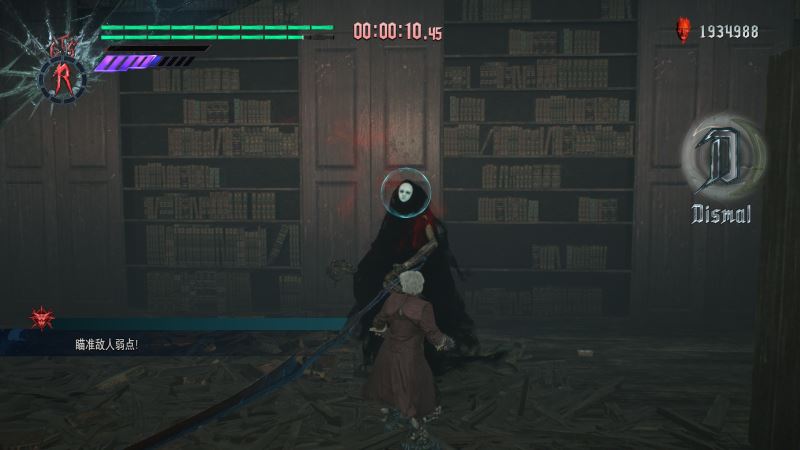Image resolution: width=800 pixels, height=450 pixels.
Task: Click the Dismal style rank D emblem
Action: (722, 161)
